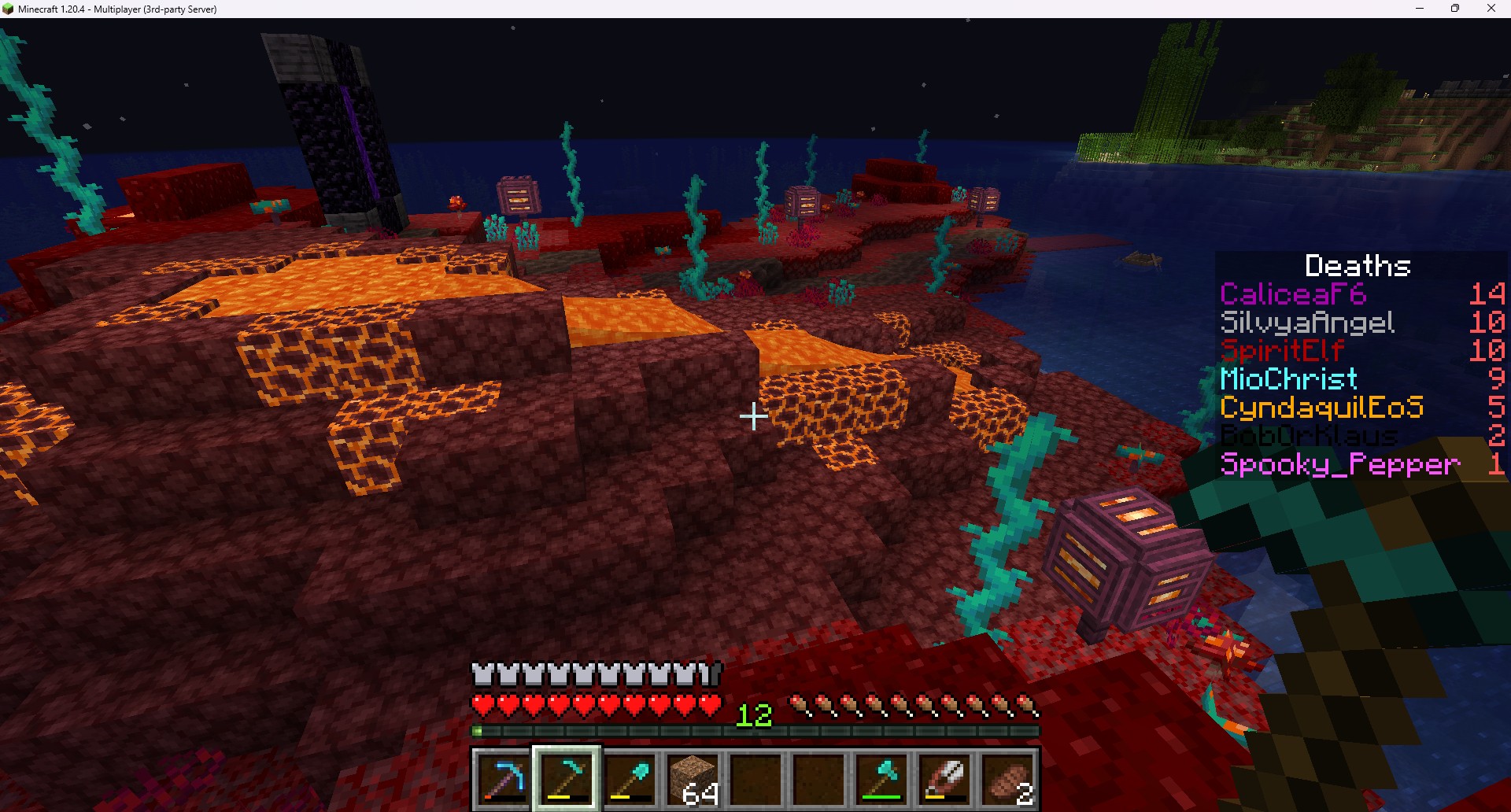Close the Minecraft window

pyautogui.click(x=1491, y=9)
